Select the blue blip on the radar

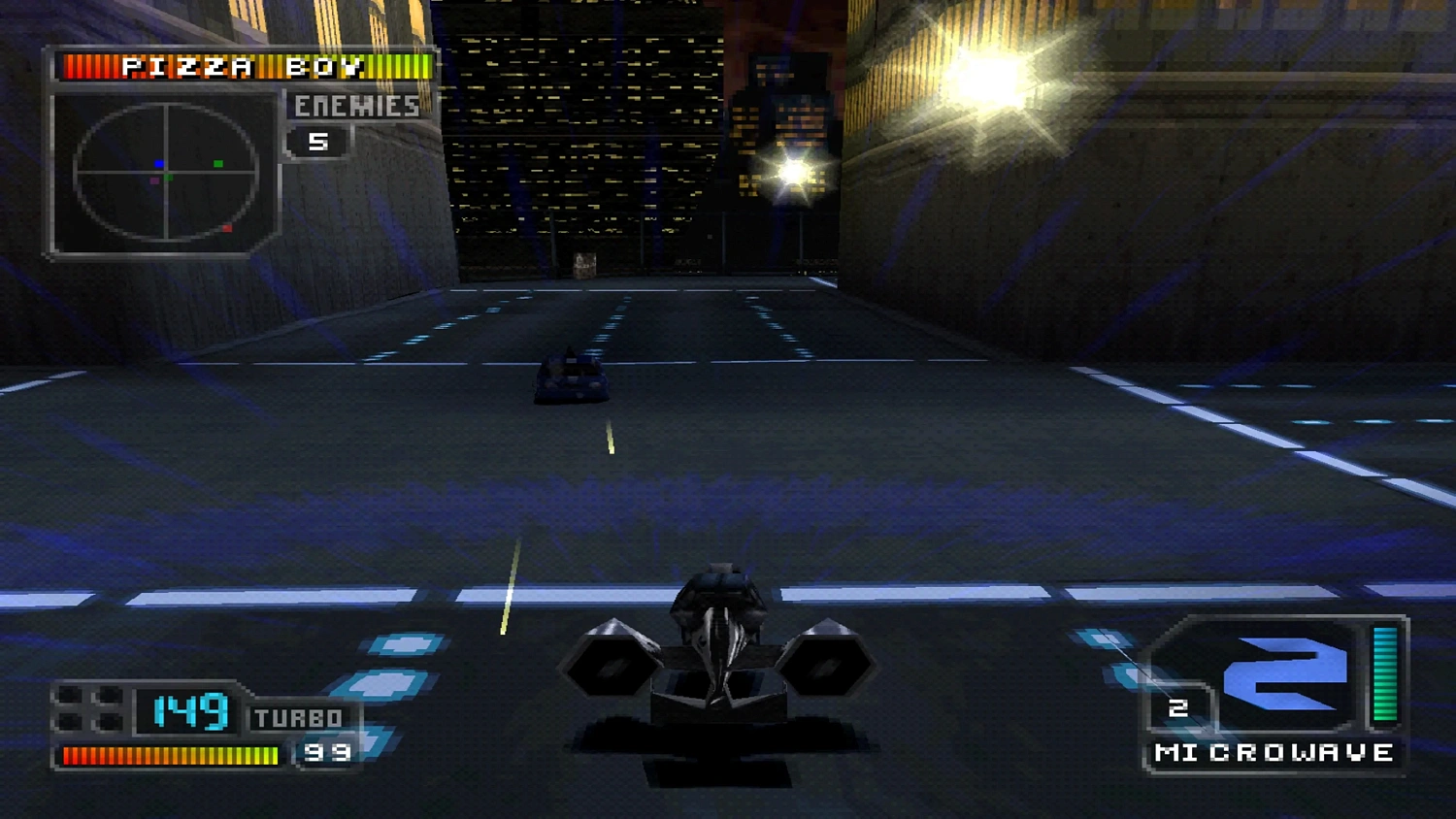[x=158, y=163]
